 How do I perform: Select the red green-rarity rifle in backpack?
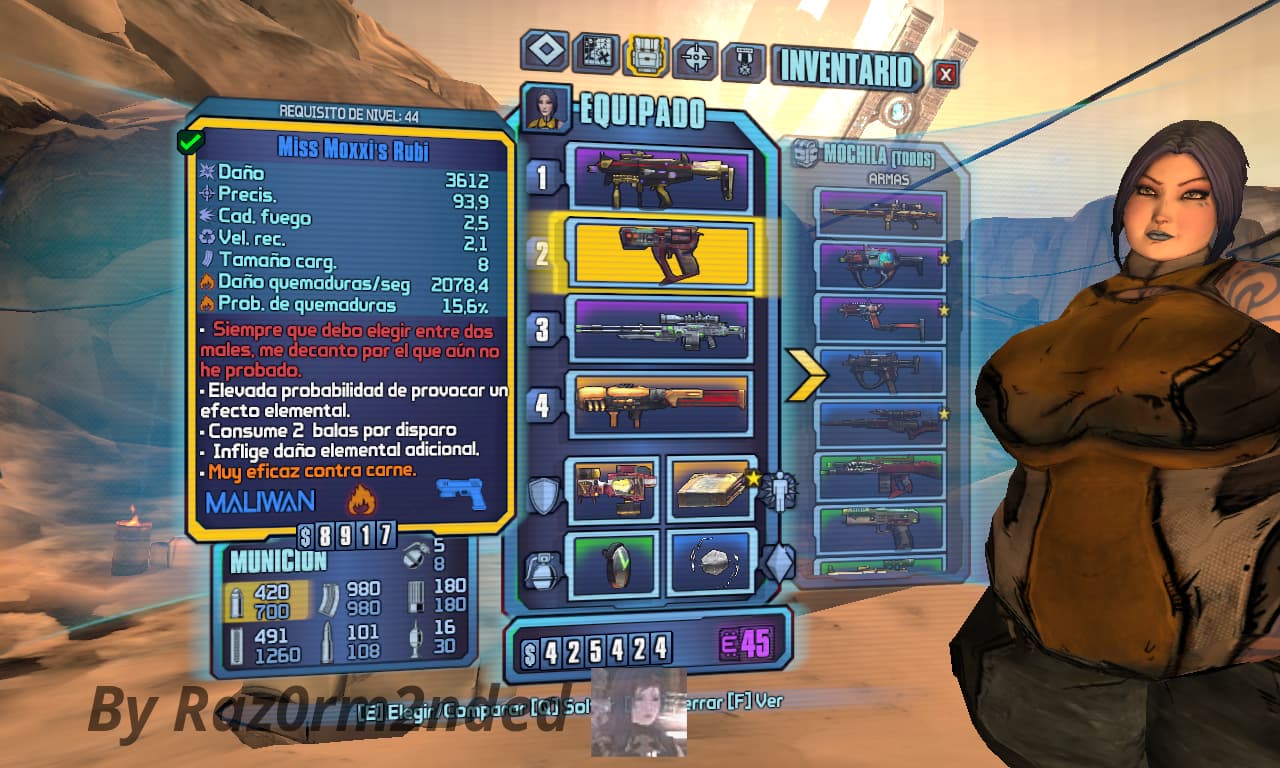881,476
